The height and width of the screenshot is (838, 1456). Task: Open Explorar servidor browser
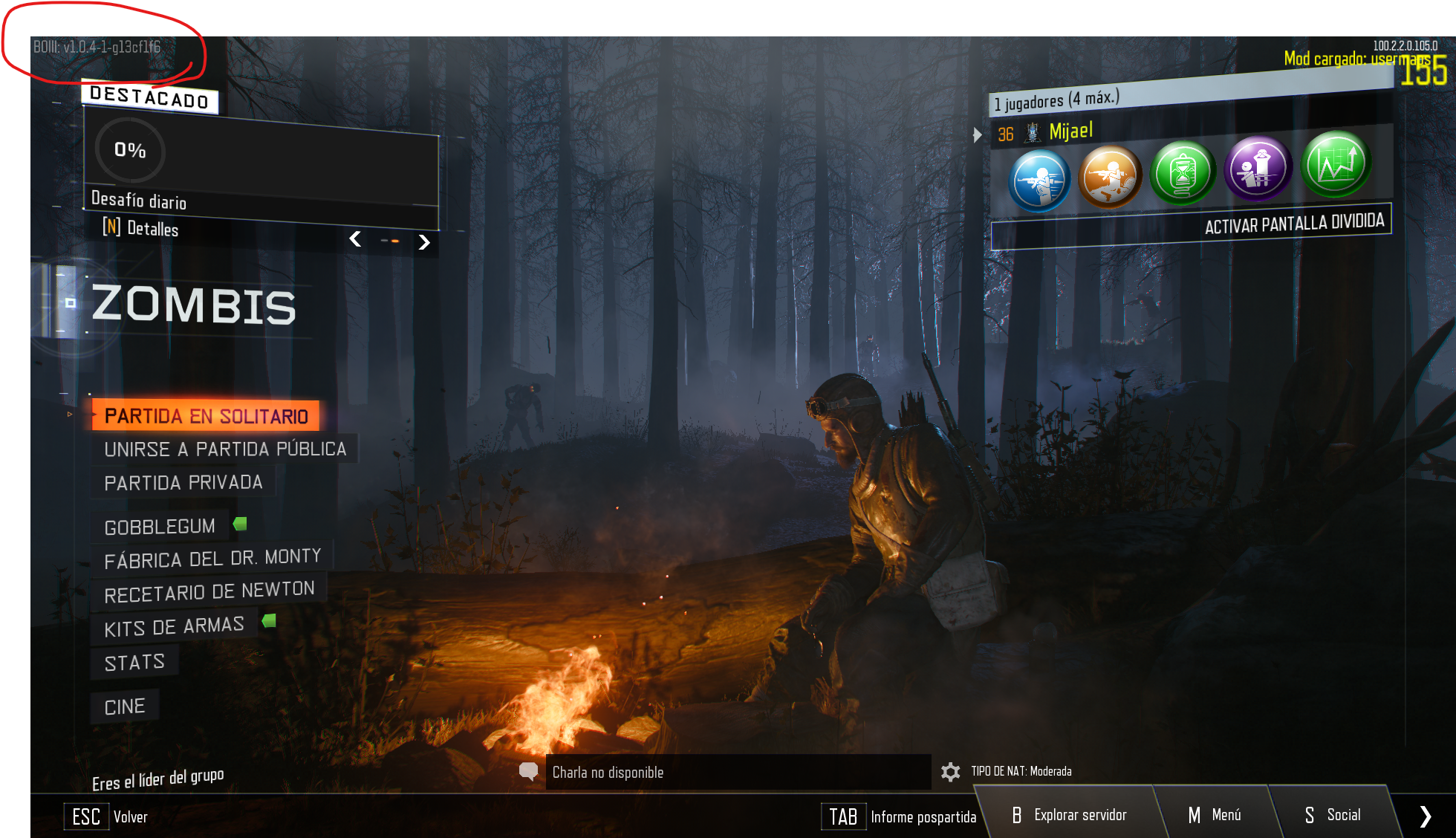[1070, 815]
